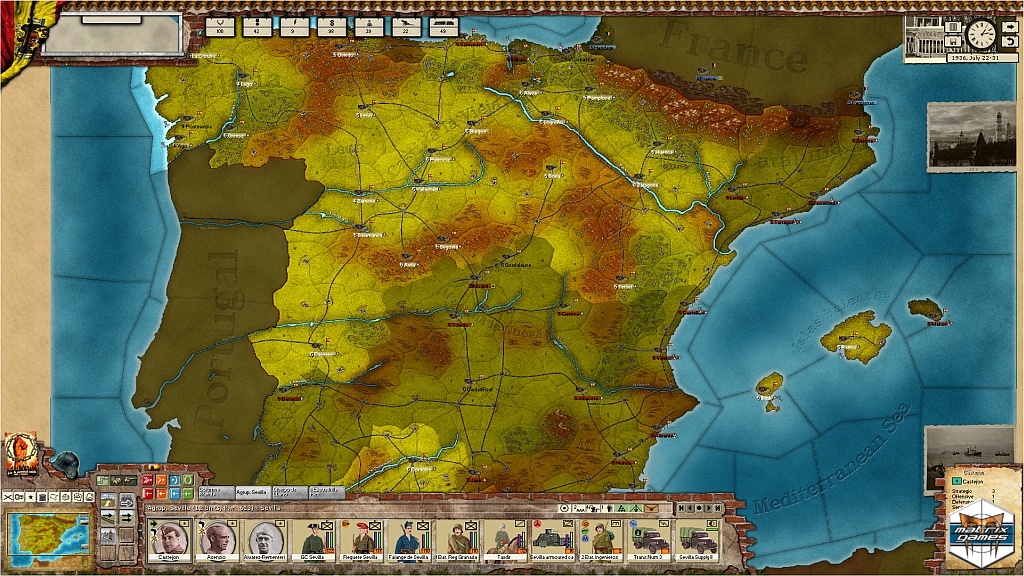The image size is (1024, 576).
Task: Open the clock turn display
Action: [x=981, y=34]
